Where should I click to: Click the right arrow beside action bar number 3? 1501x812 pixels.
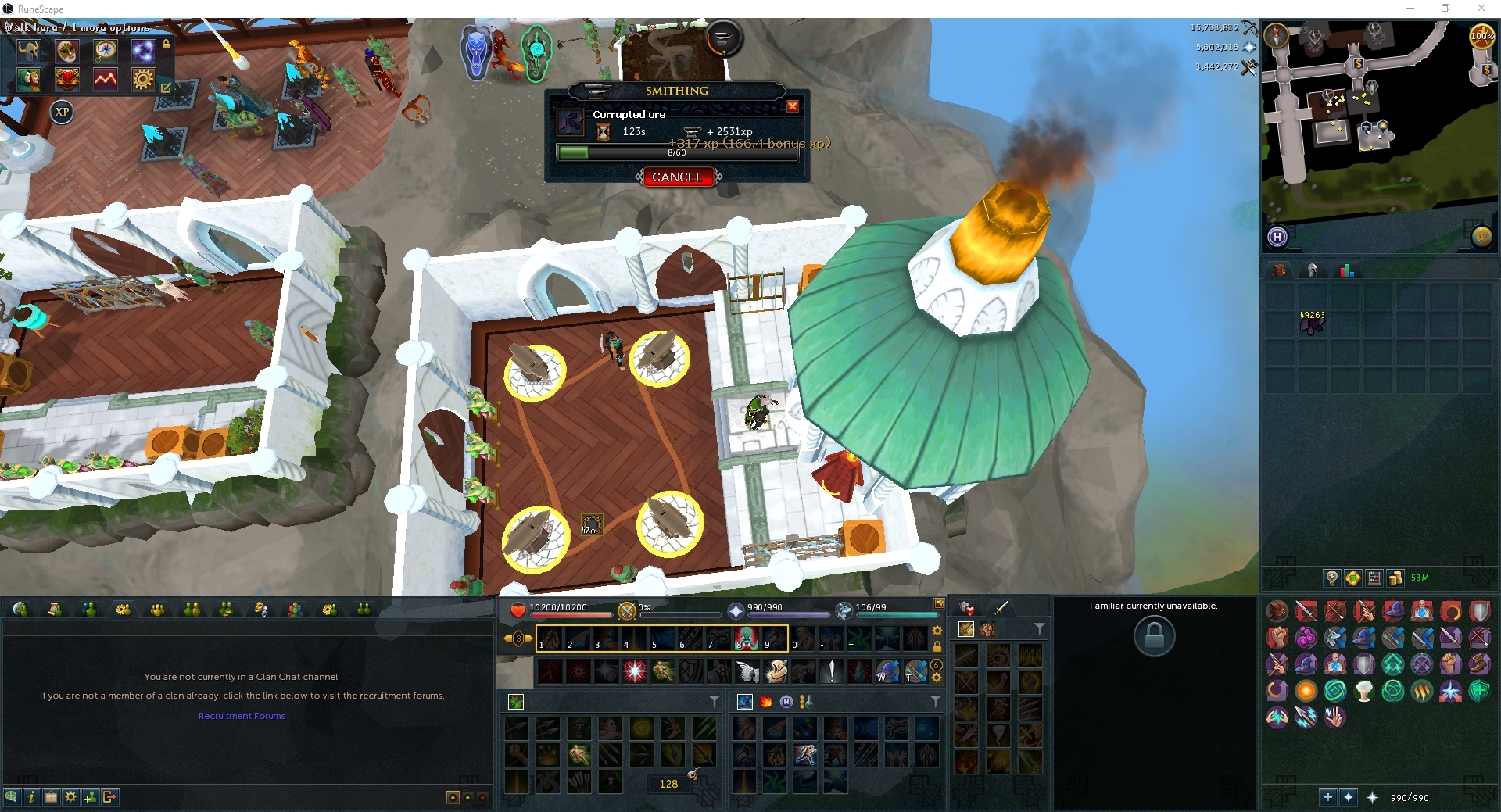click(x=529, y=639)
